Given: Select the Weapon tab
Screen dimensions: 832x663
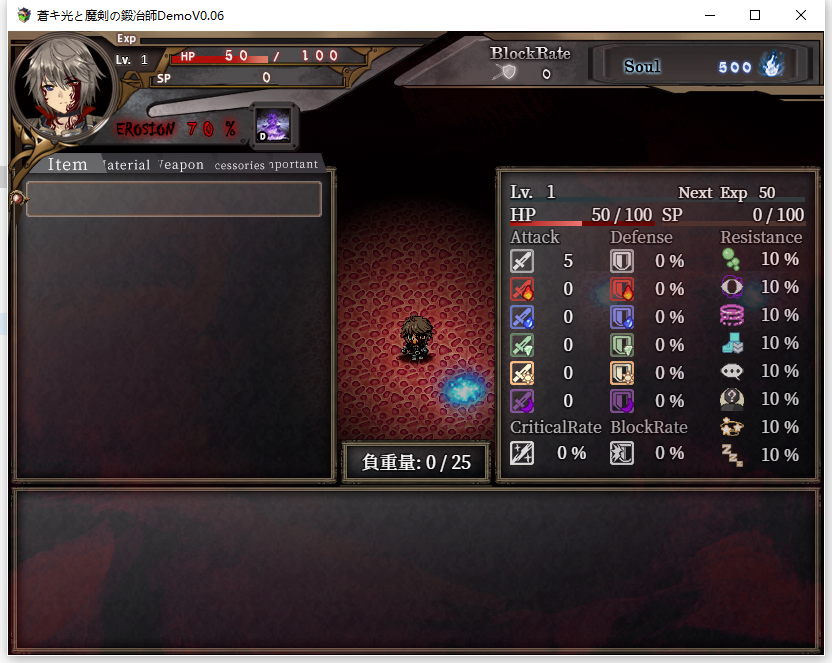Looking at the screenshot, I should click(x=181, y=165).
